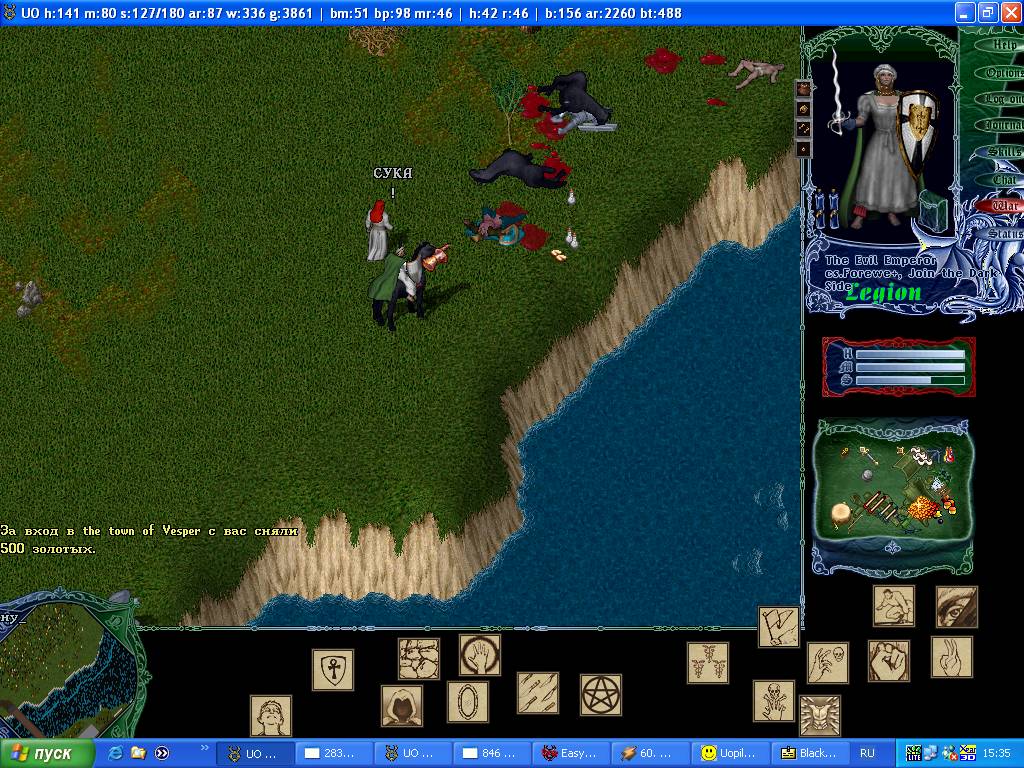This screenshot has width=1024, height=768.
Task: Open the inventory container with gold coins
Action: point(892,490)
